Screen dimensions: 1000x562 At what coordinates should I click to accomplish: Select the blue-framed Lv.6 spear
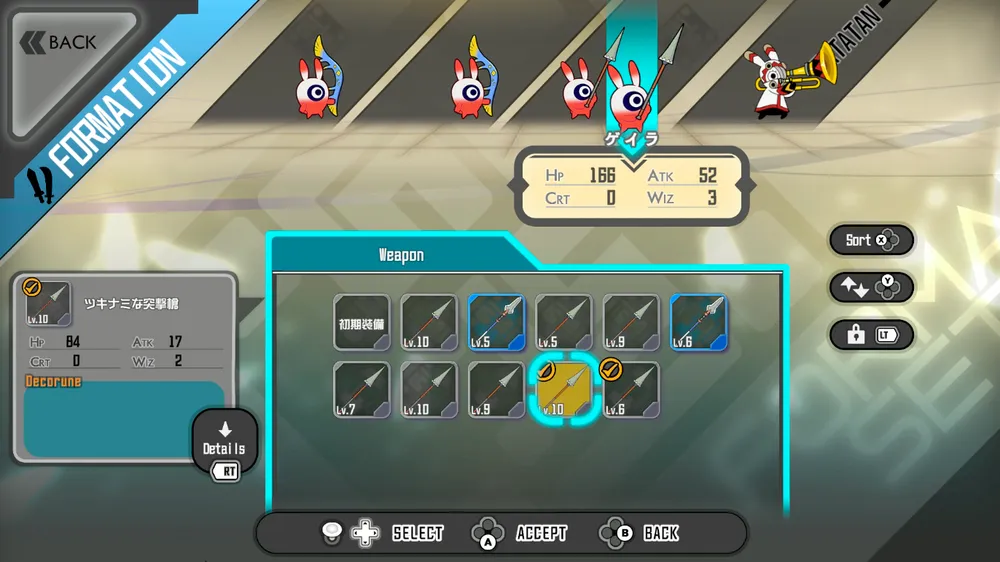coord(699,322)
